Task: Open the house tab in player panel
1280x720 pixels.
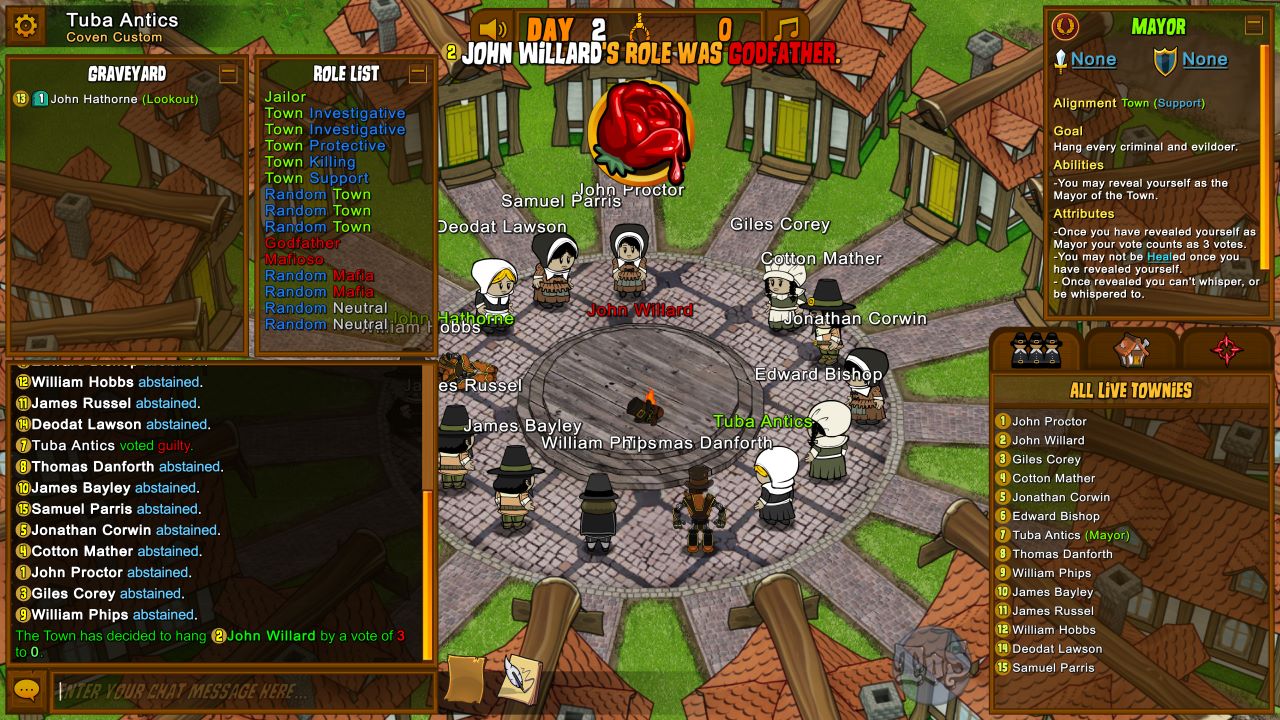Action: 1132,349
